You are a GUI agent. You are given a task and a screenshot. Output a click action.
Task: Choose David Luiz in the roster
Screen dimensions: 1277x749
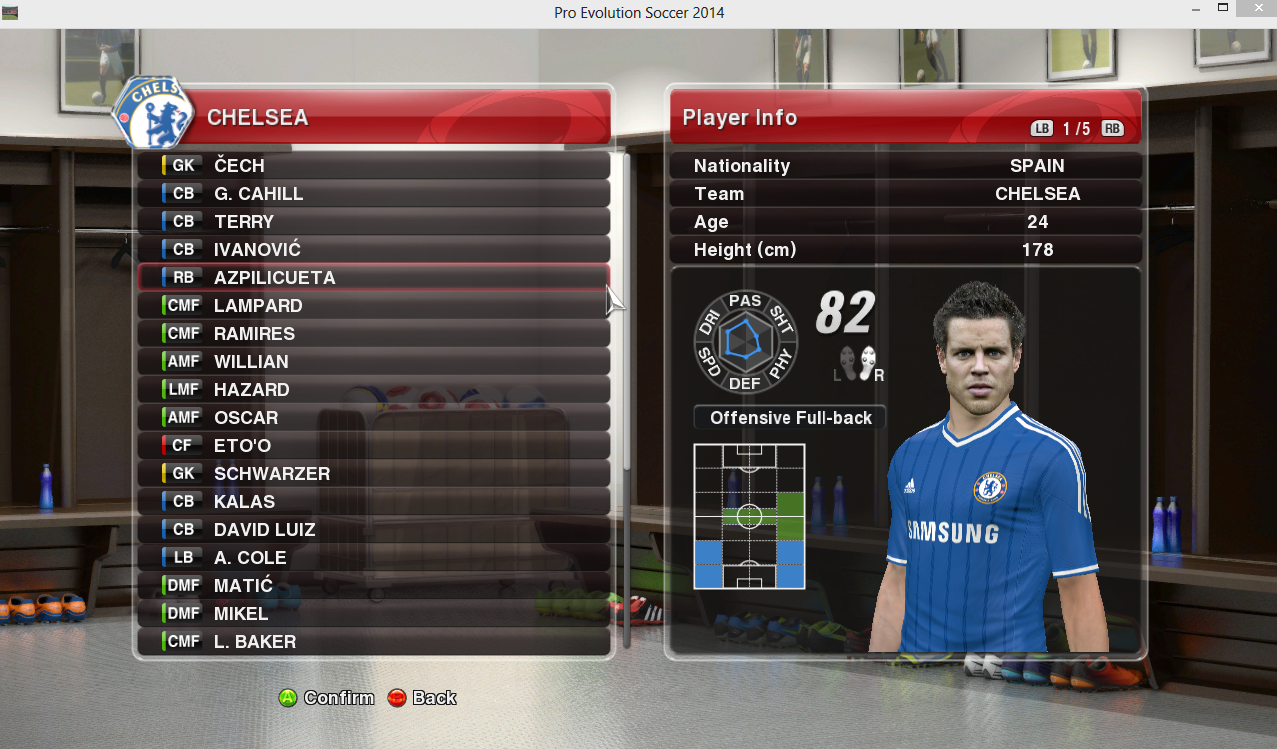373,530
